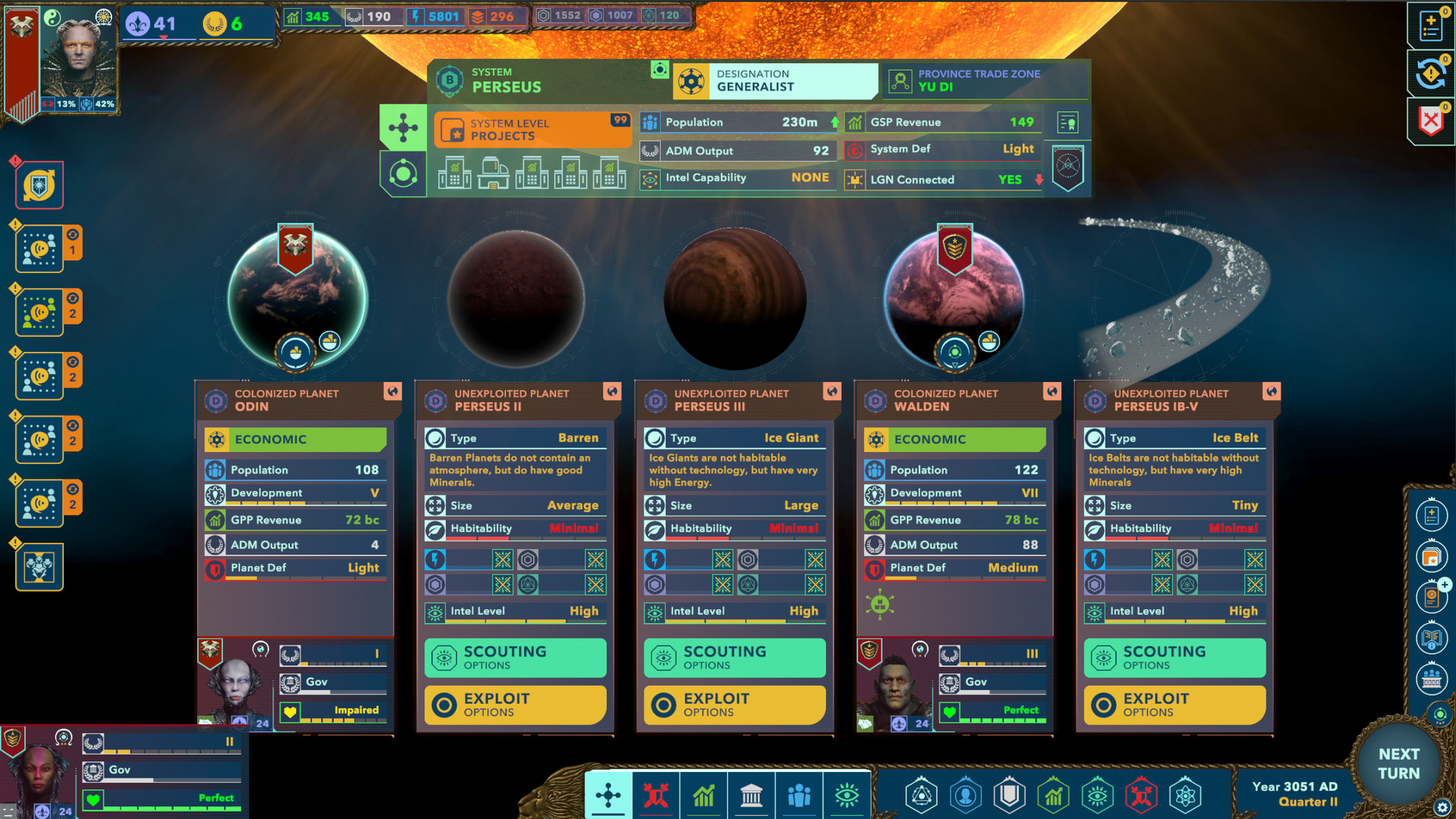Viewport: 1456px width, 819px height.
Task: Click the leader portrait hexagon icon
Action: [x=966, y=795]
